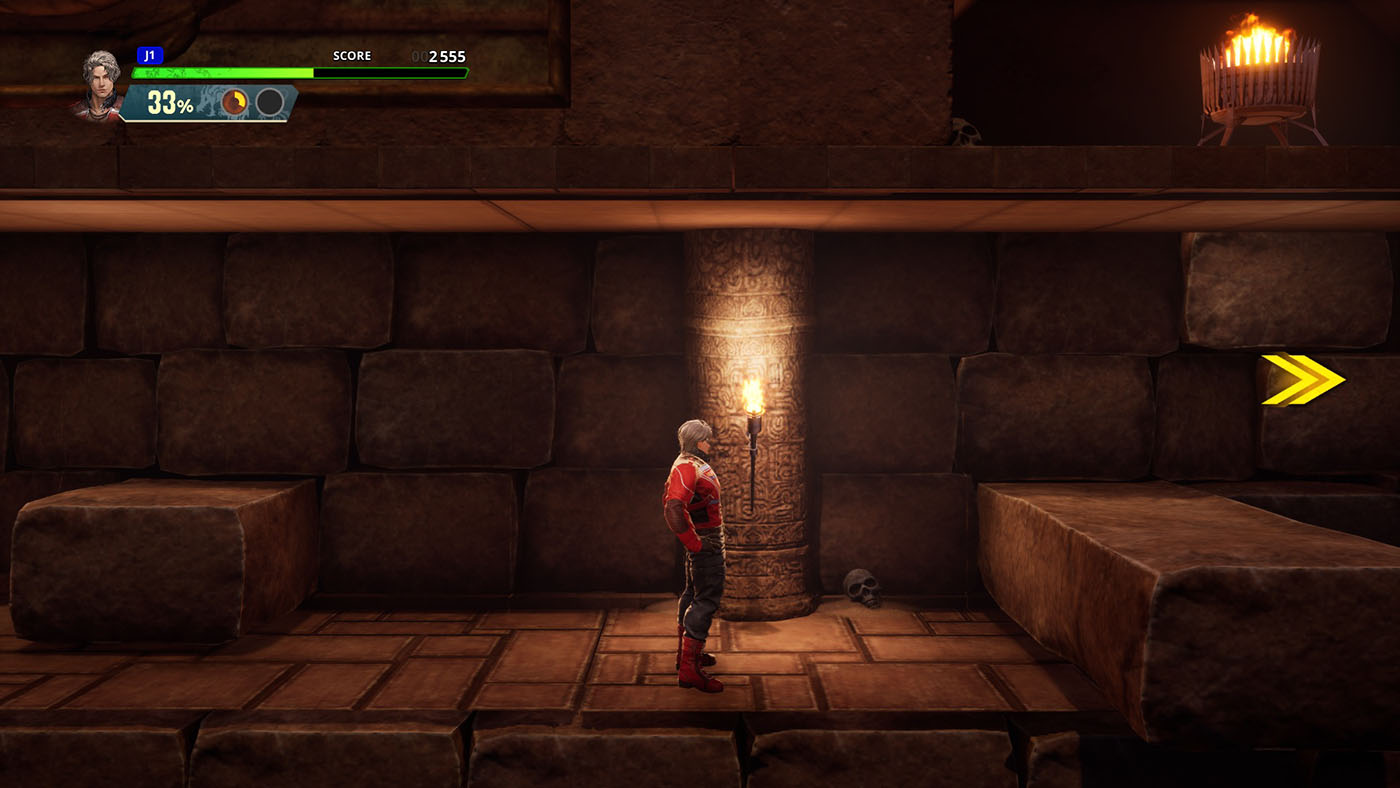Click the partially filled orange special gauge
This screenshot has width=1400, height=788.
coord(235,102)
